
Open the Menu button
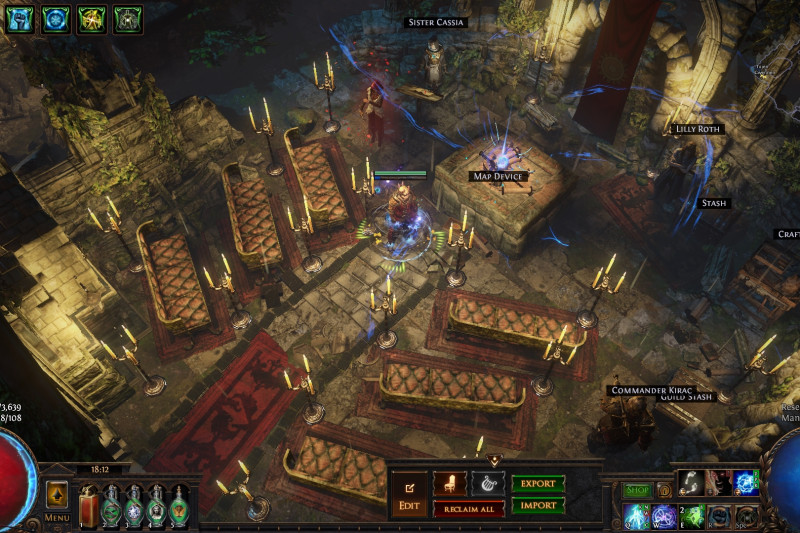pyautogui.click(x=57, y=518)
